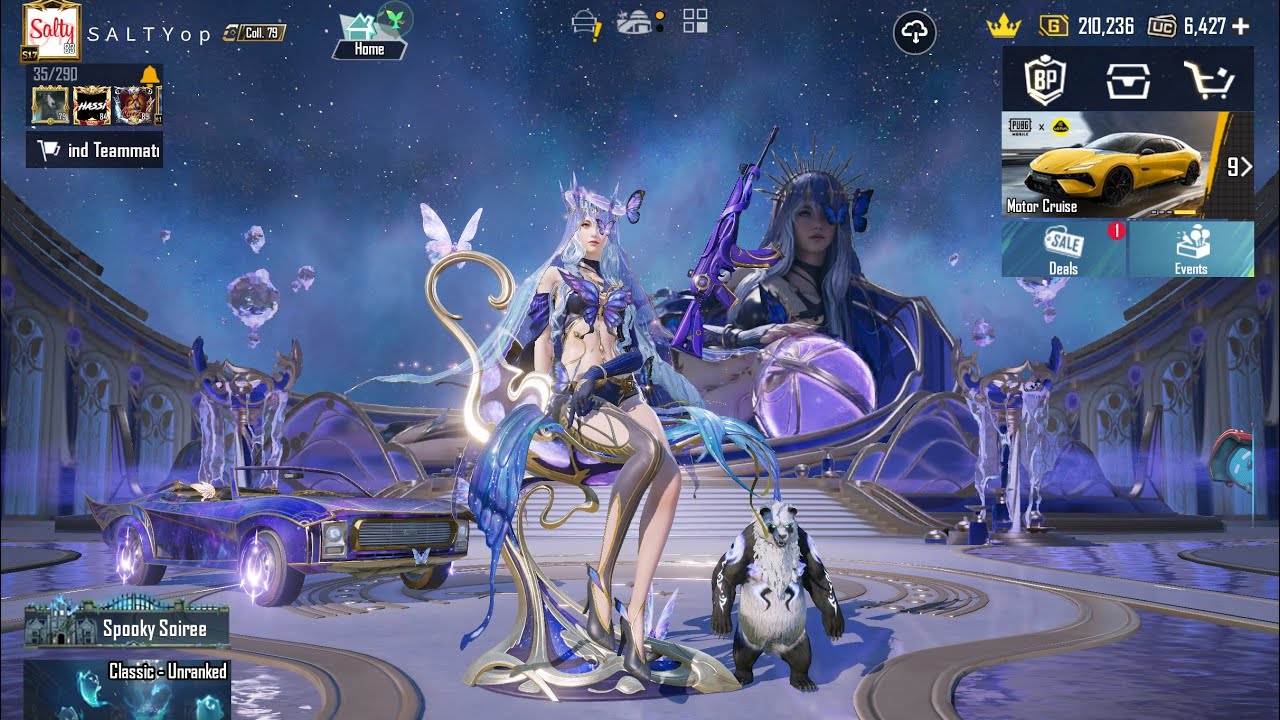
Task: Open the Deals sale panel
Action: (x=1064, y=249)
